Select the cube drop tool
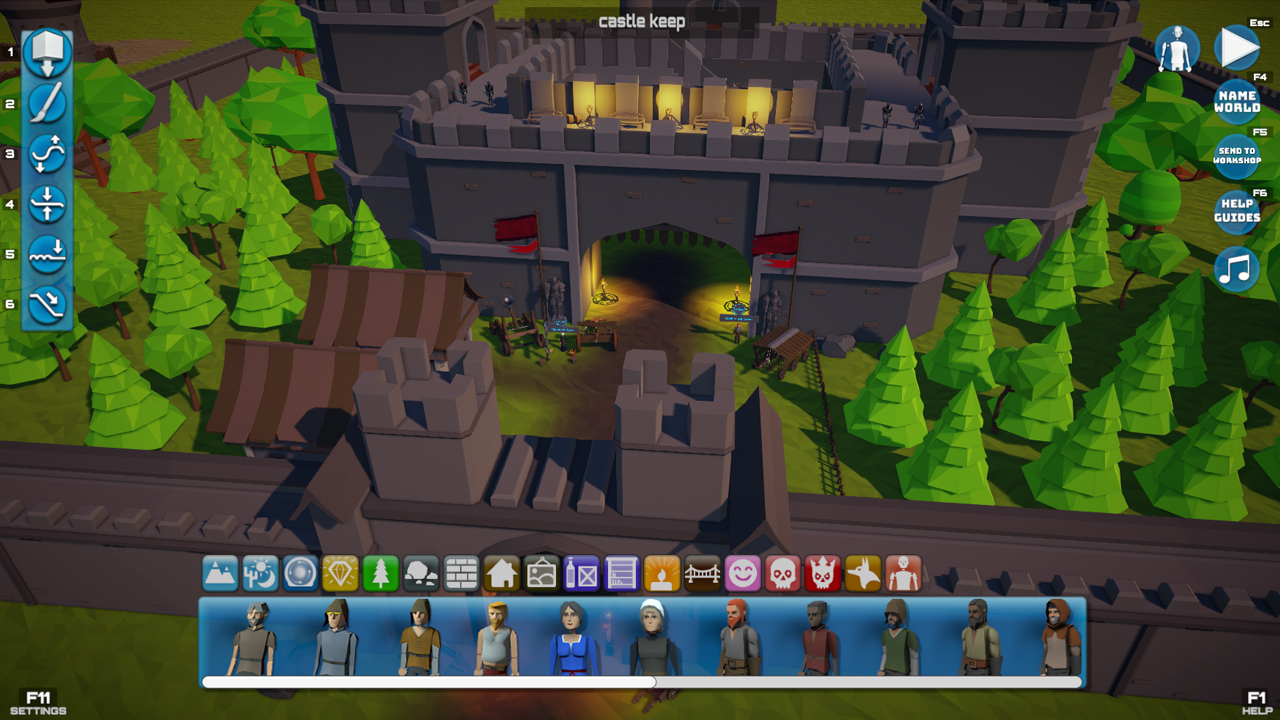The image size is (1280, 720). point(47,52)
